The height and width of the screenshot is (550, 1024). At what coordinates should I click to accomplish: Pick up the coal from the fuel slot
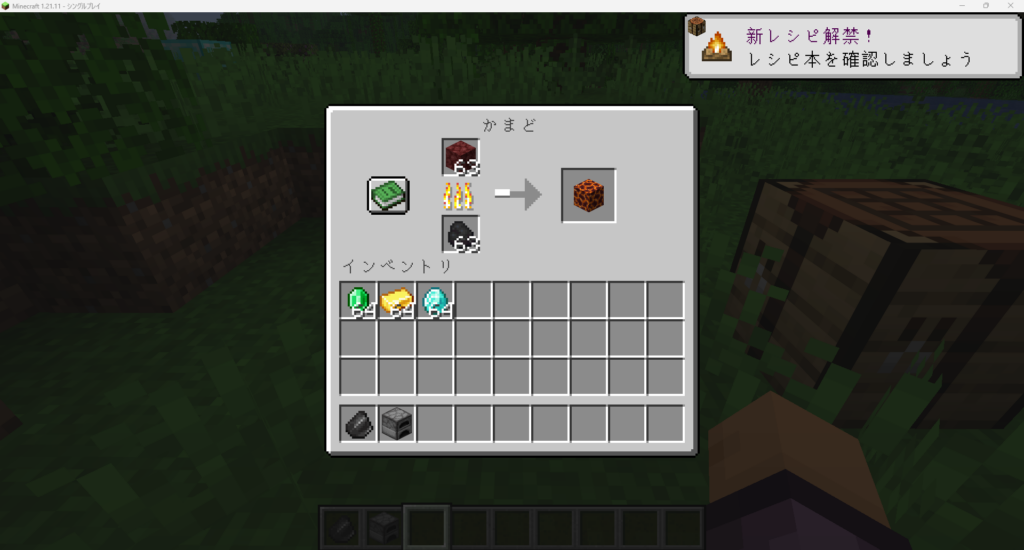(x=461, y=234)
